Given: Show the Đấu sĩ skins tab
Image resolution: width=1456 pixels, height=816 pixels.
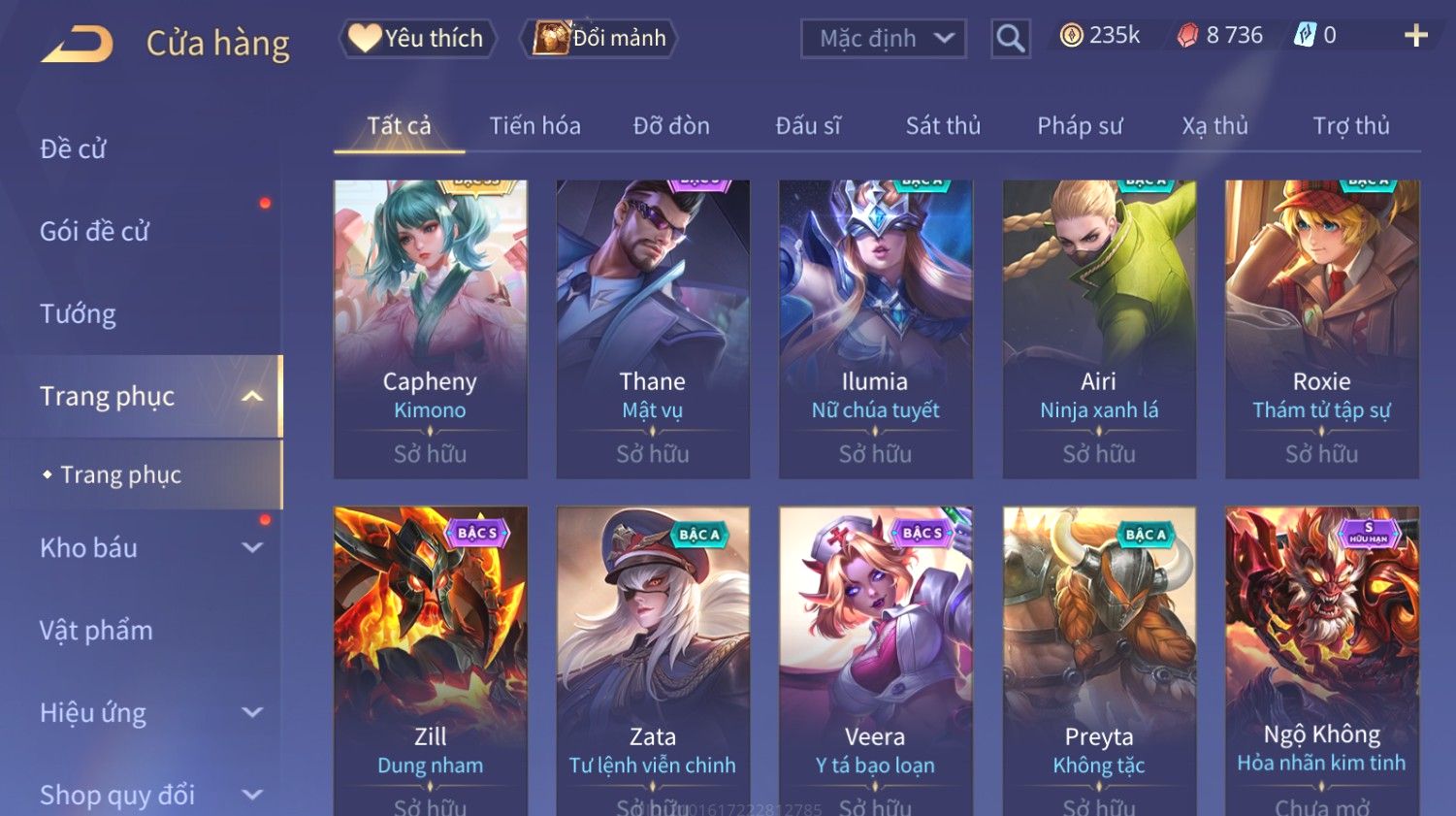Looking at the screenshot, I should coord(808,126).
